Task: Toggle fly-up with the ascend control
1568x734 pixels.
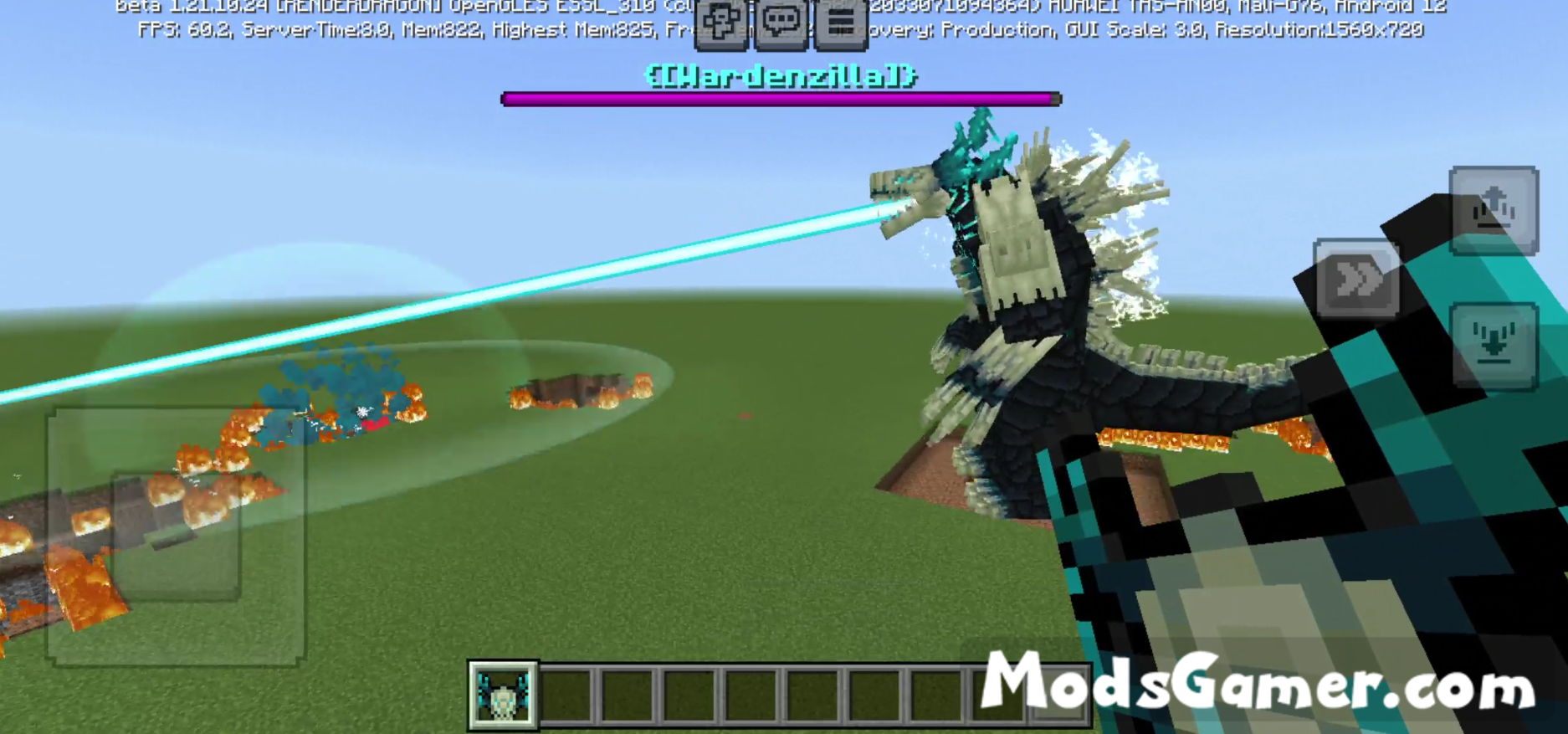Action: (x=1496, y=209)
